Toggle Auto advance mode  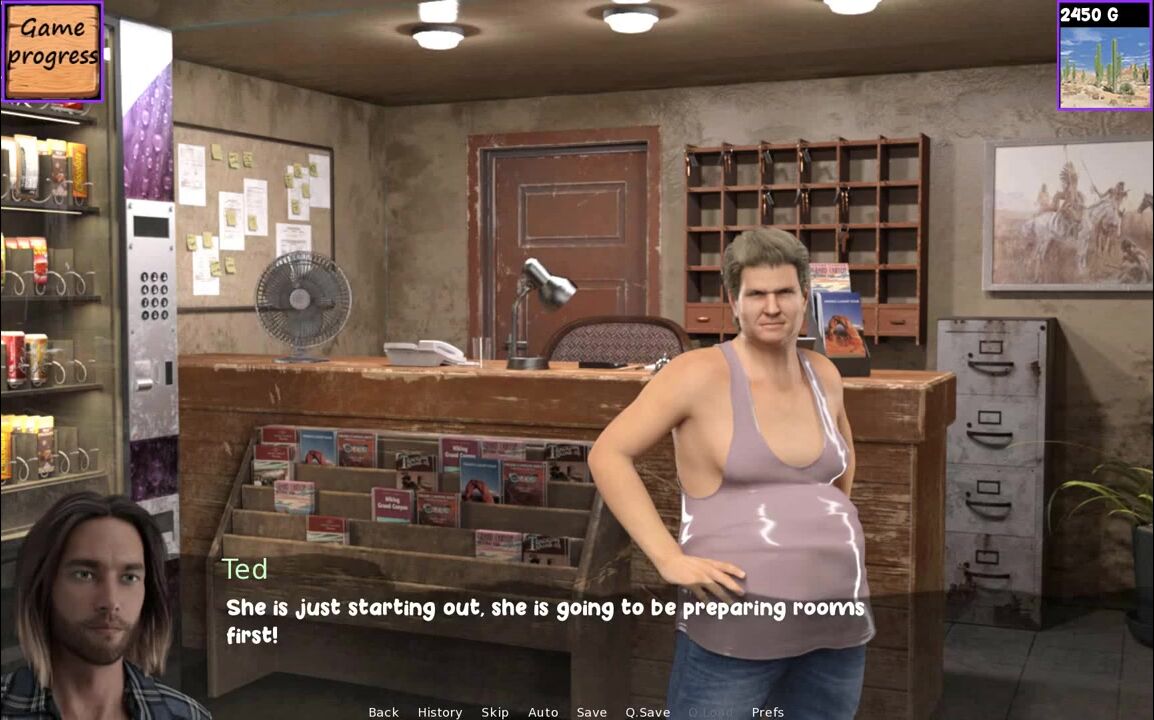543,712
